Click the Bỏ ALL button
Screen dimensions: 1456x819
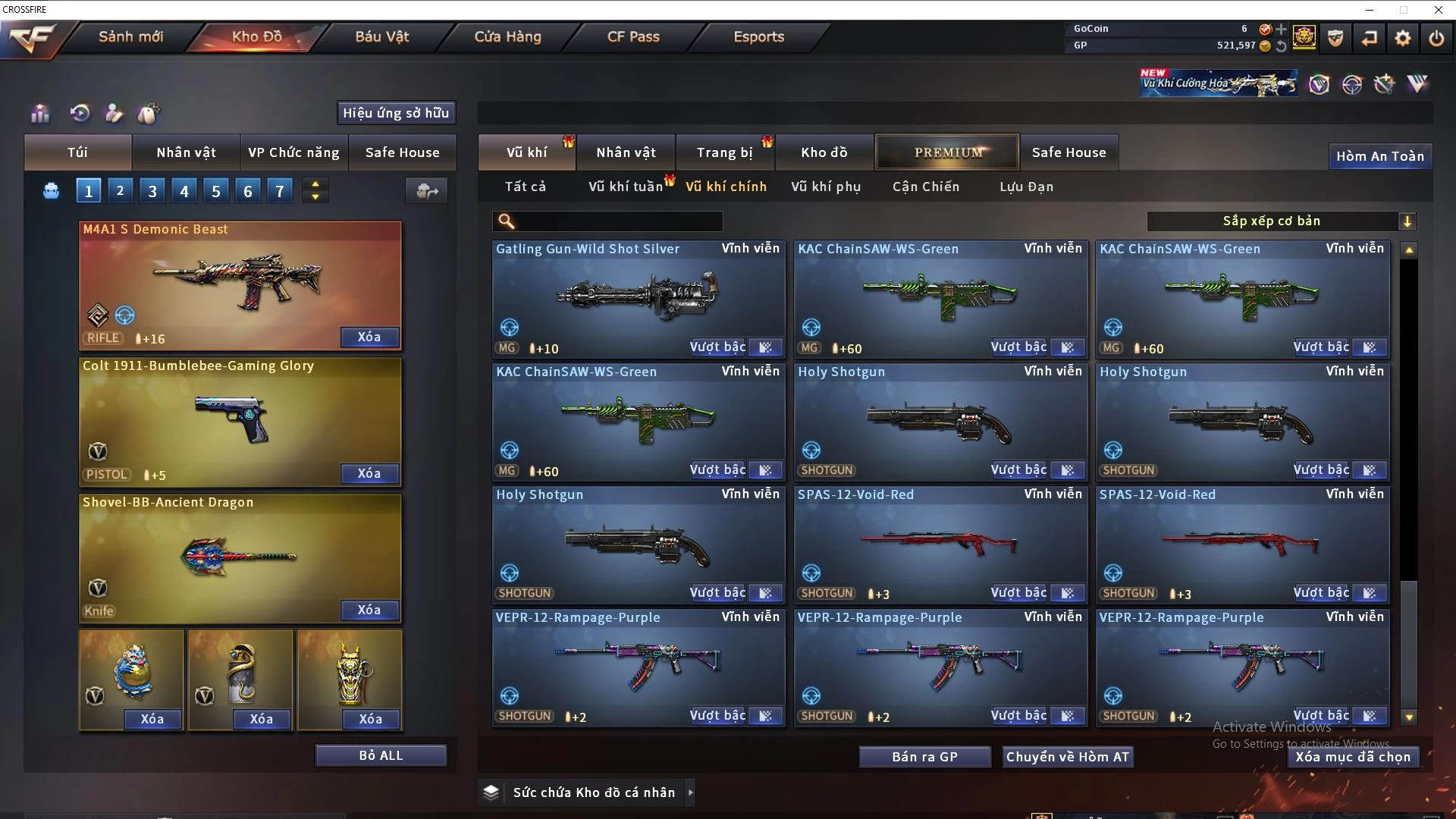coord(381,755)
